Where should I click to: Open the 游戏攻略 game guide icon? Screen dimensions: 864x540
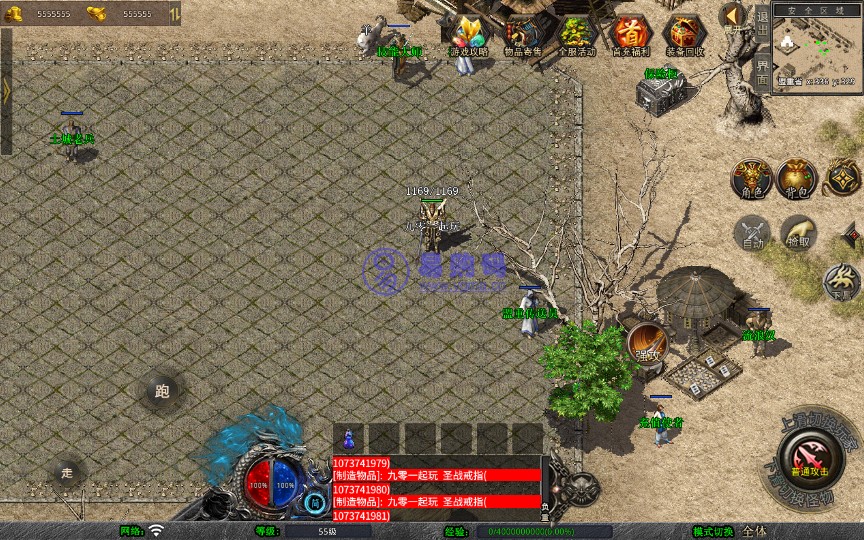click(x=469, y=35)
